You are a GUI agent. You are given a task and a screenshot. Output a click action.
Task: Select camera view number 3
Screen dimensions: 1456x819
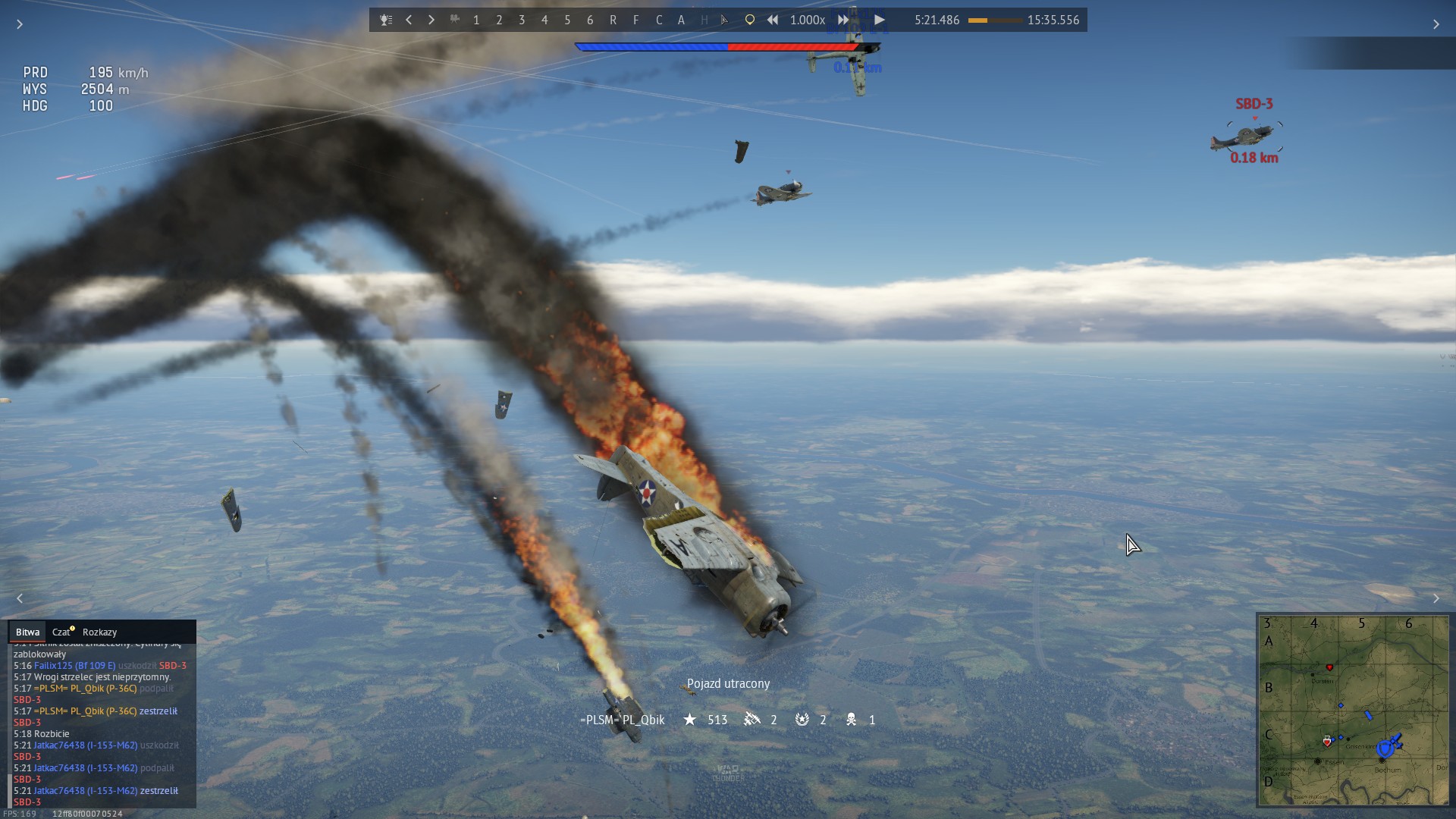coord(522,20)
